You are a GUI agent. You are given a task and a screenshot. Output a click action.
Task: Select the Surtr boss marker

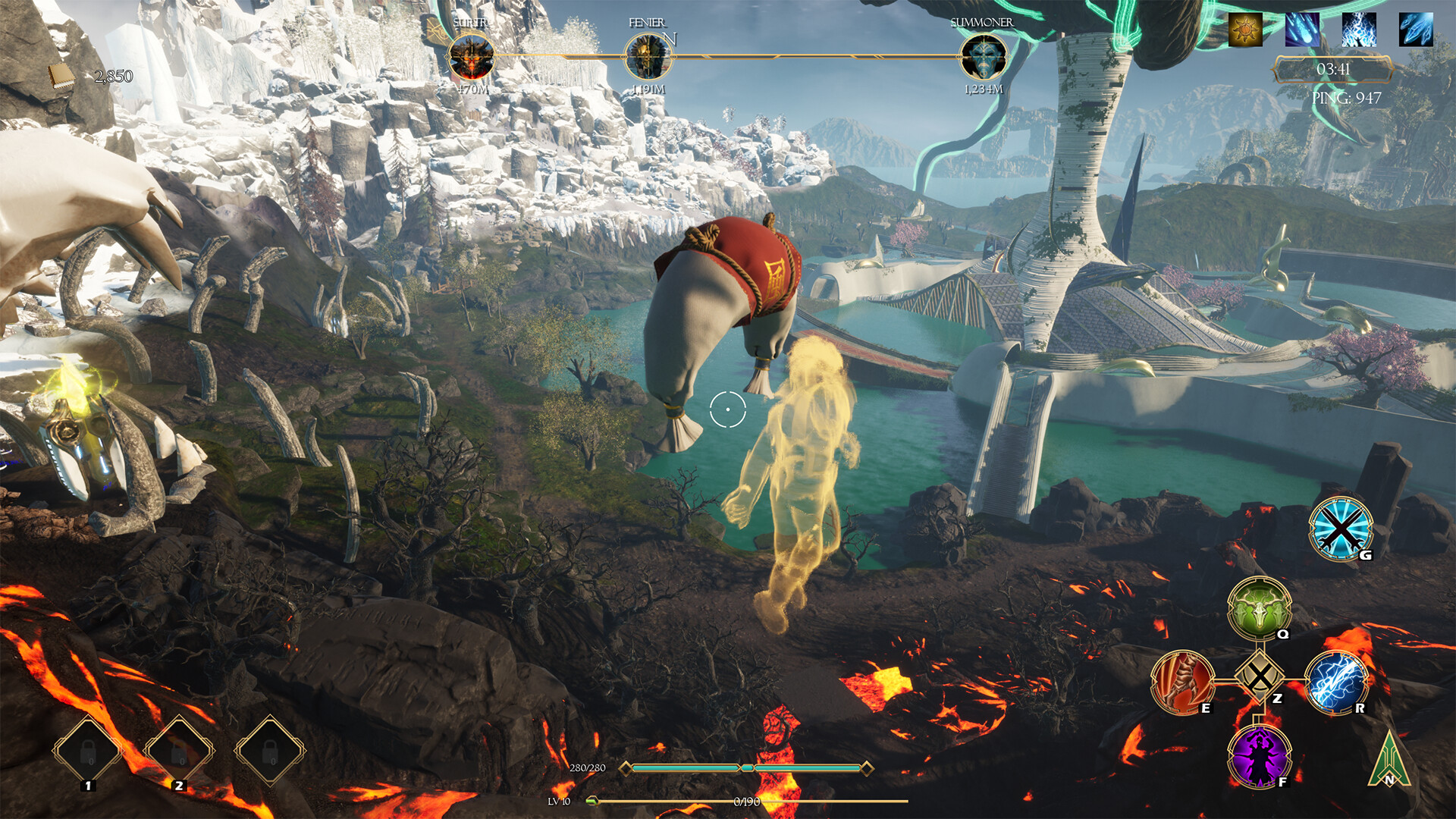click(472, 57)
